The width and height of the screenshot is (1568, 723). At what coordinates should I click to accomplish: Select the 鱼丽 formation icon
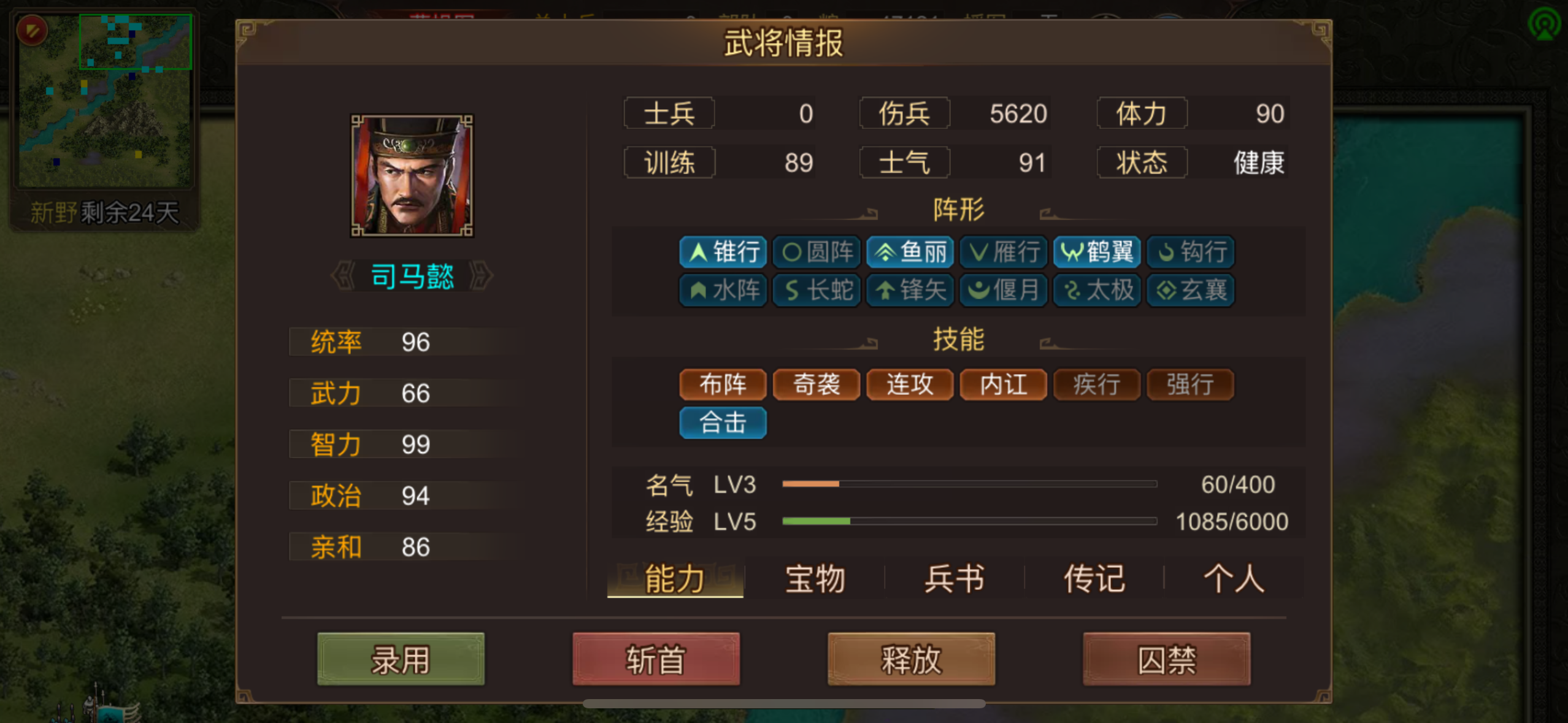[x=910, y=252]
